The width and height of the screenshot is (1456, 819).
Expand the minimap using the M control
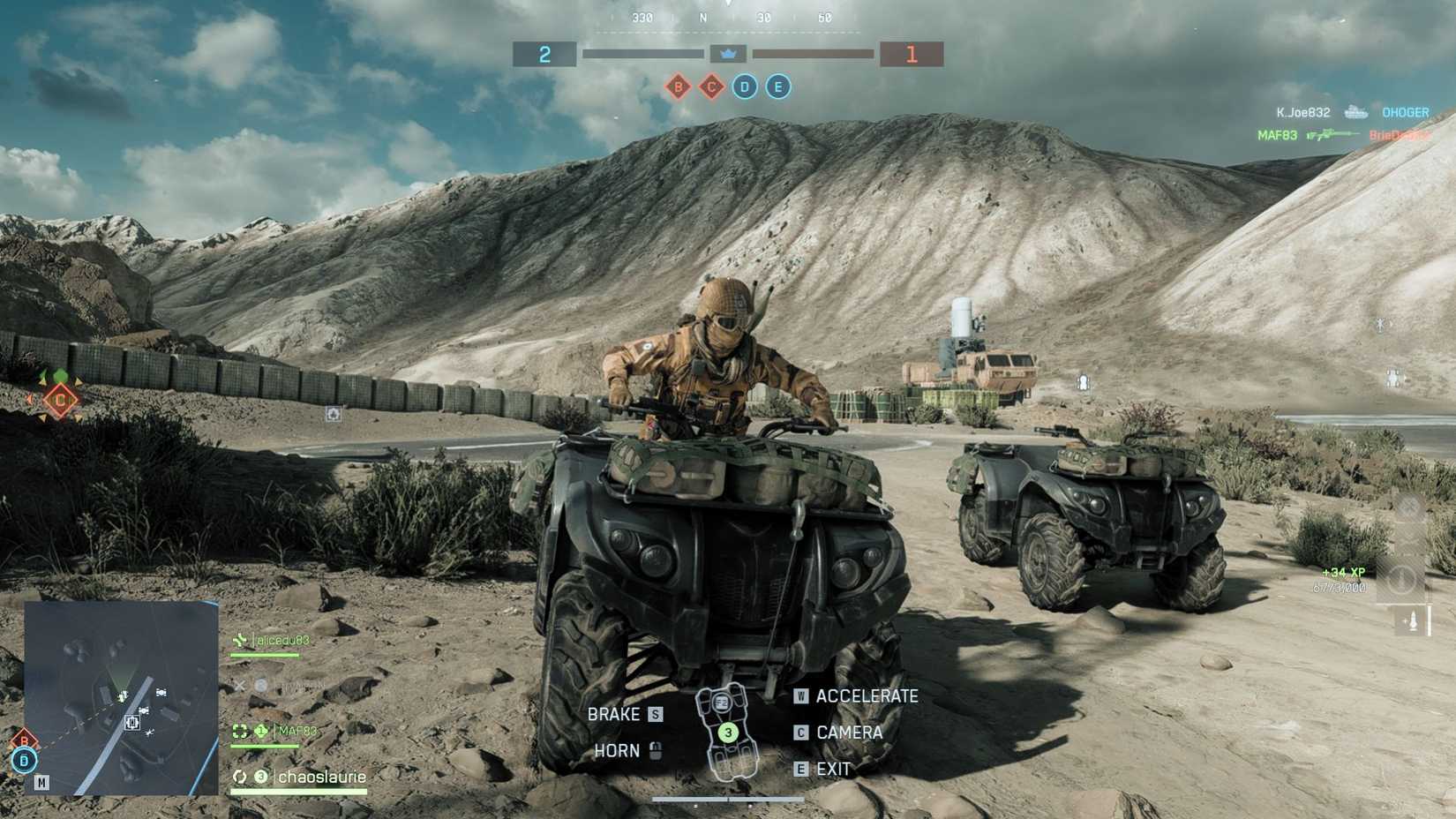tap(41, 782)
